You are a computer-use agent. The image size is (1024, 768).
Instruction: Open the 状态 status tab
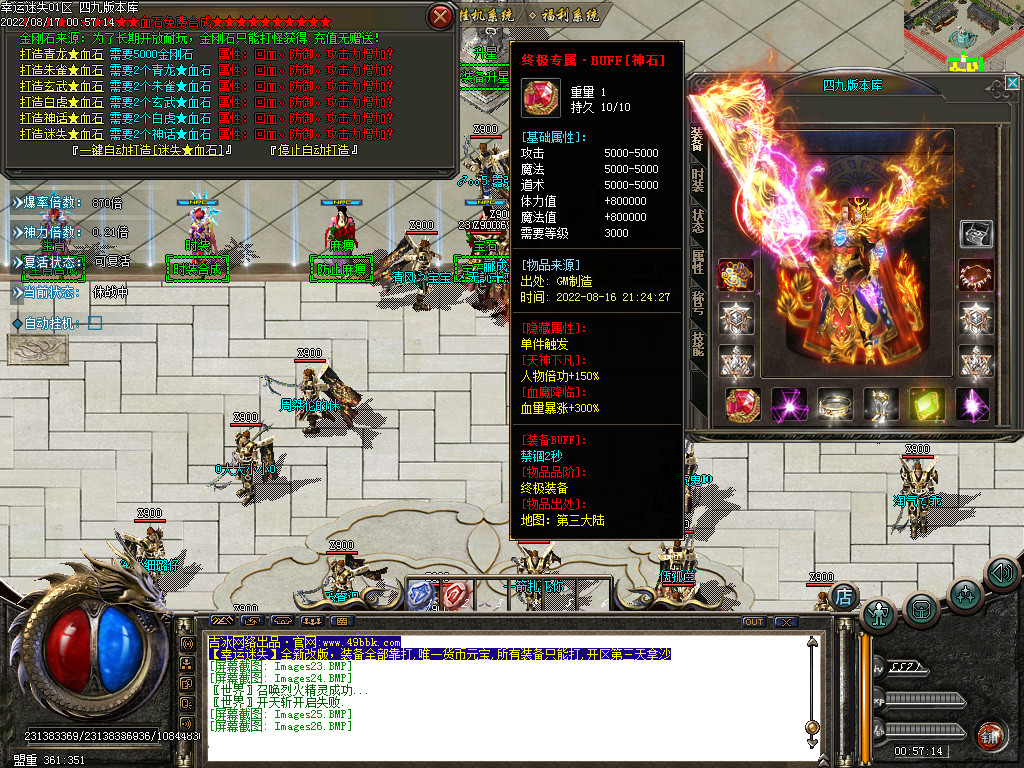pyautogui.click(x=698, y=221)
